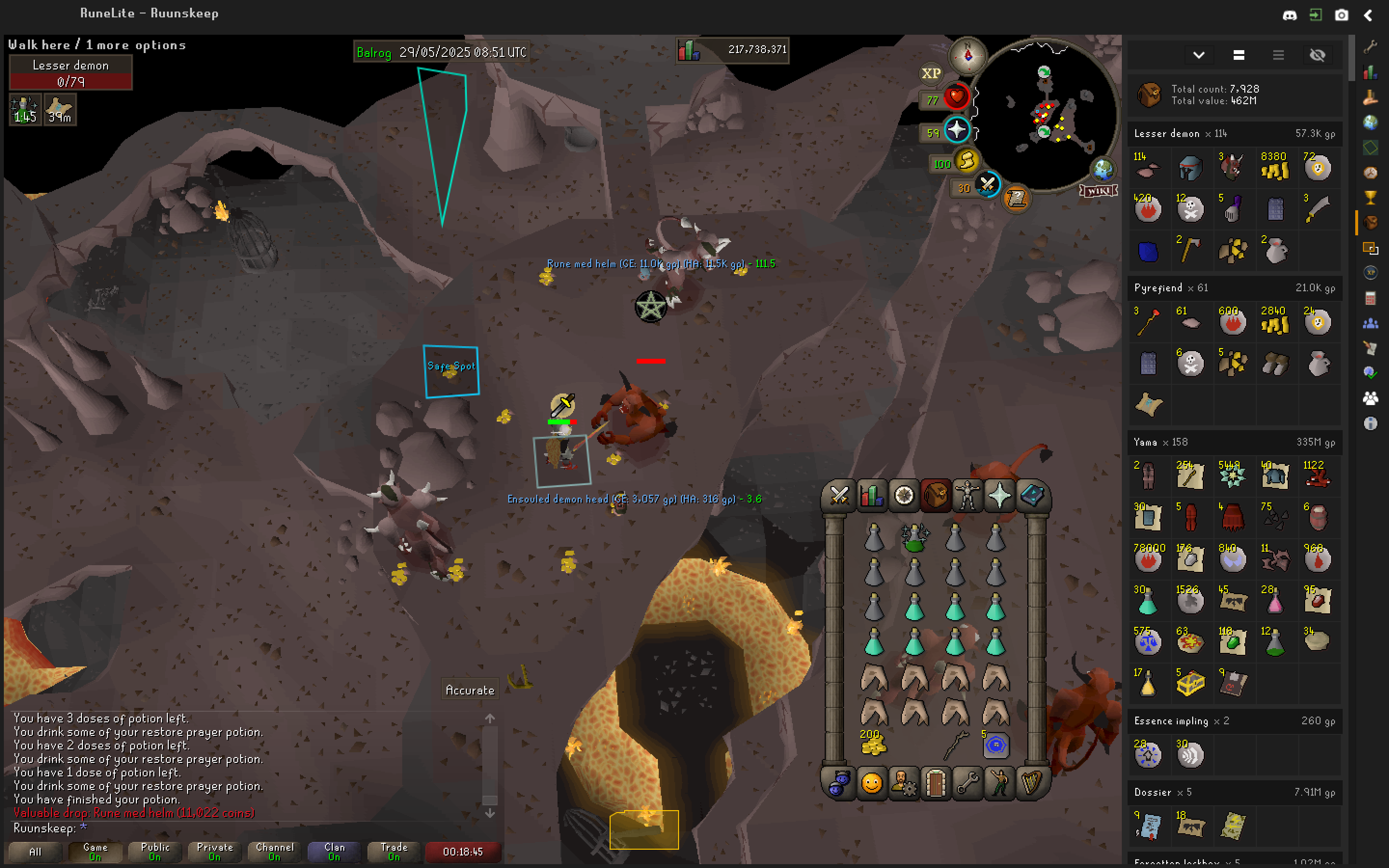Open the world map globe

click(x=1103, y=169)
